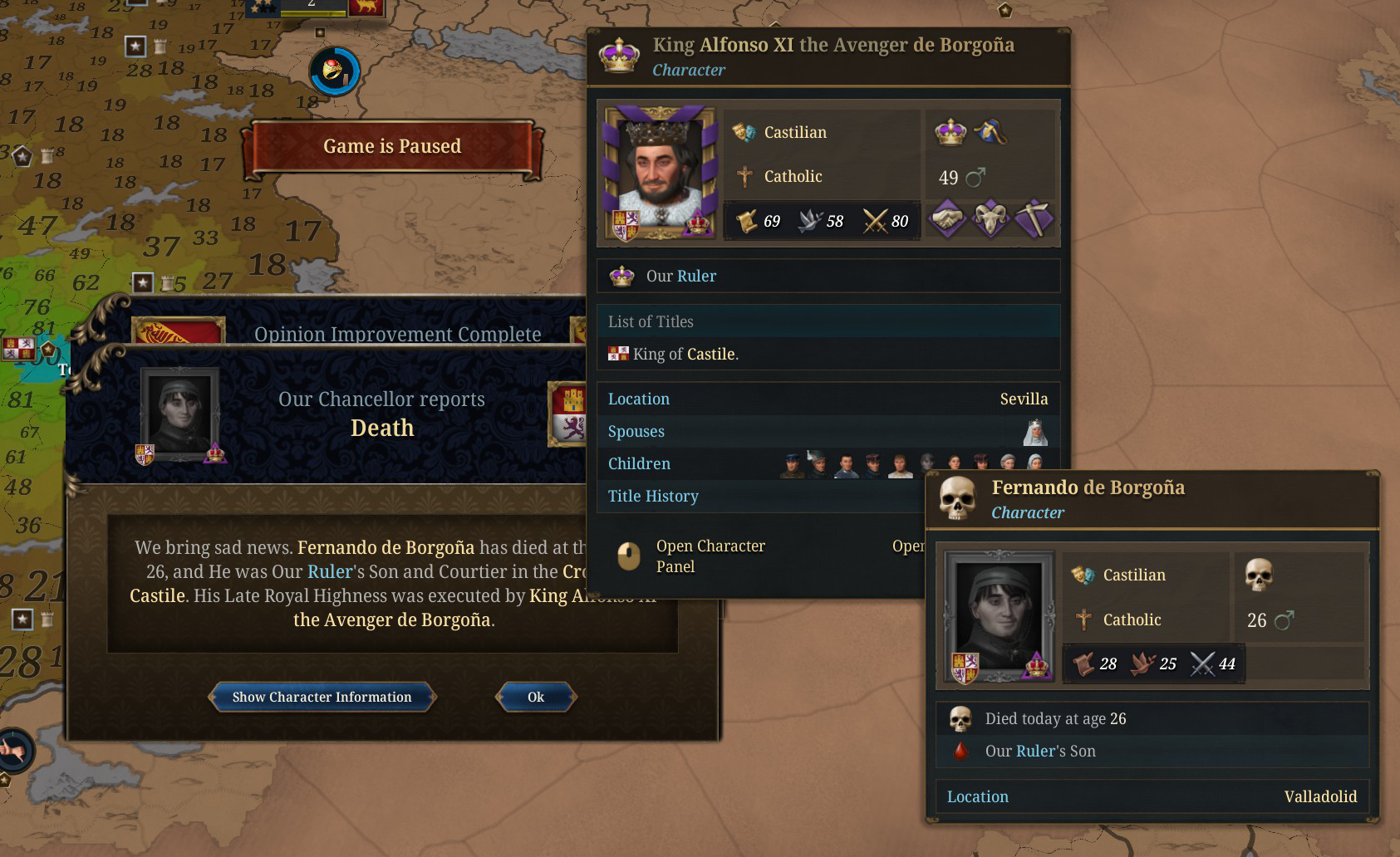The image size is (1400, 857).
Task: Follow the Ruler link in the death message
Action: [x=330, y=571]
